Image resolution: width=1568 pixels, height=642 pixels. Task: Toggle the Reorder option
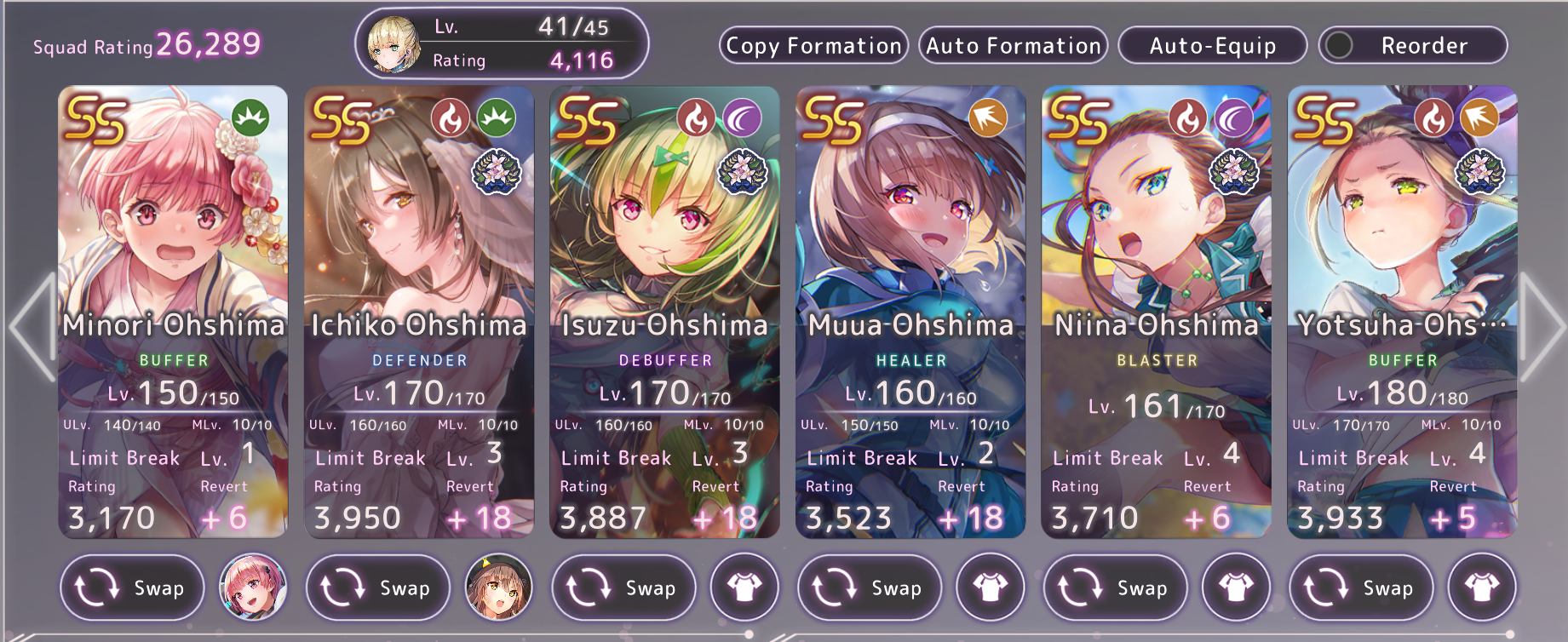point(1412,46)
